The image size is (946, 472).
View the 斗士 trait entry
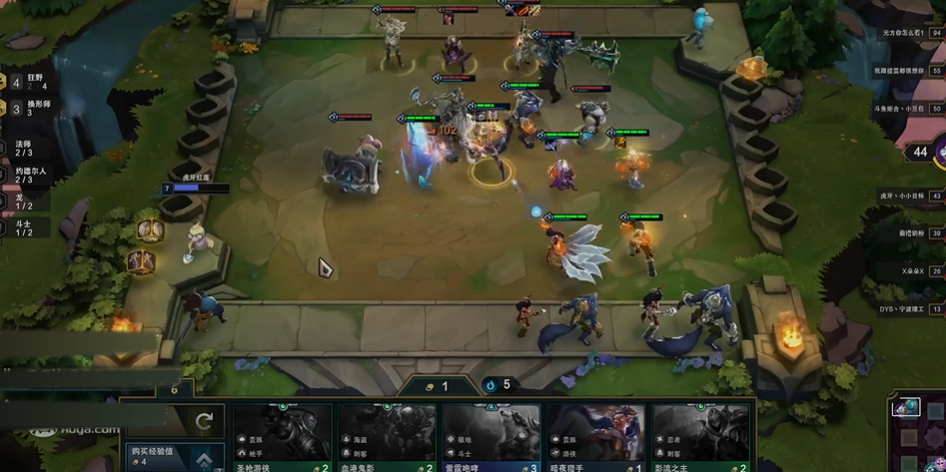click(24, 228)
